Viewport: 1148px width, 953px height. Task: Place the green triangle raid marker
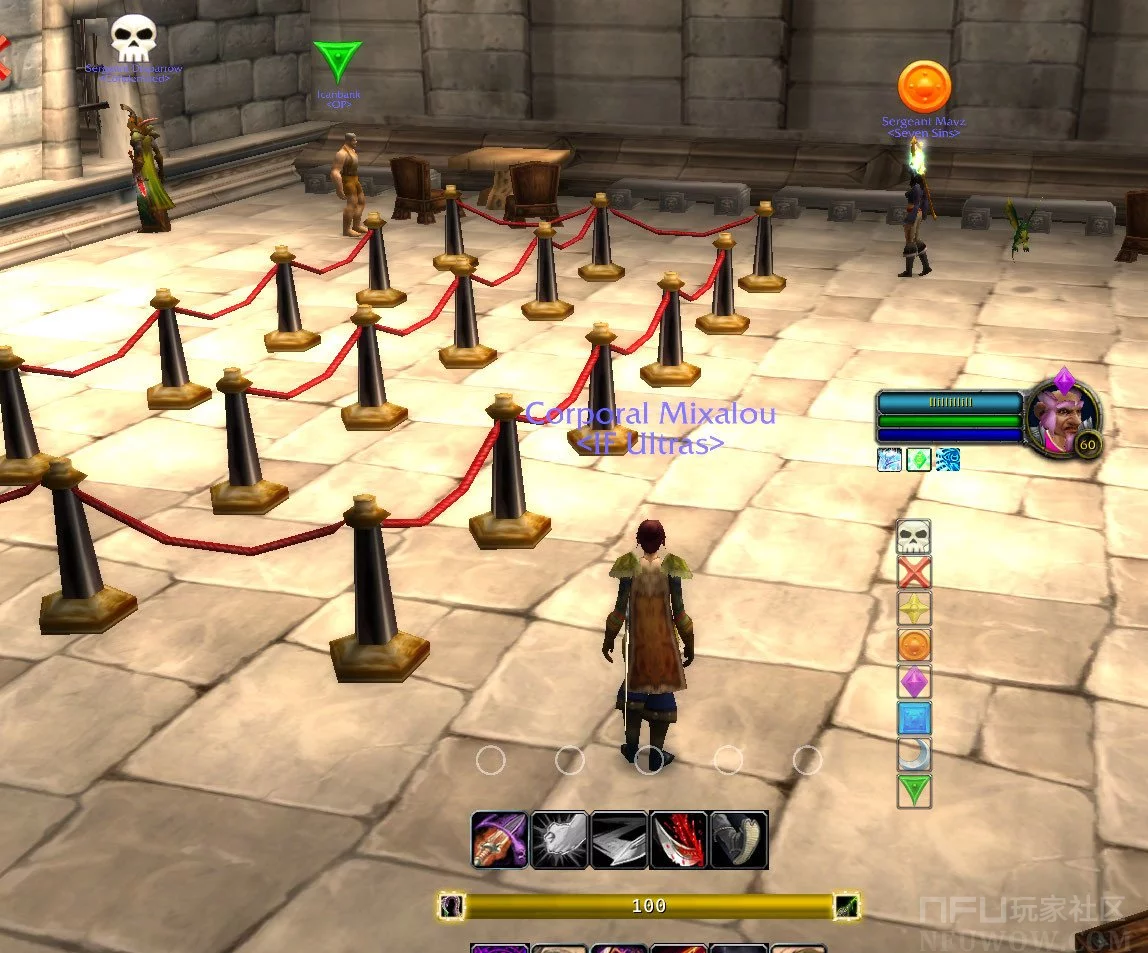pos(914,791)
